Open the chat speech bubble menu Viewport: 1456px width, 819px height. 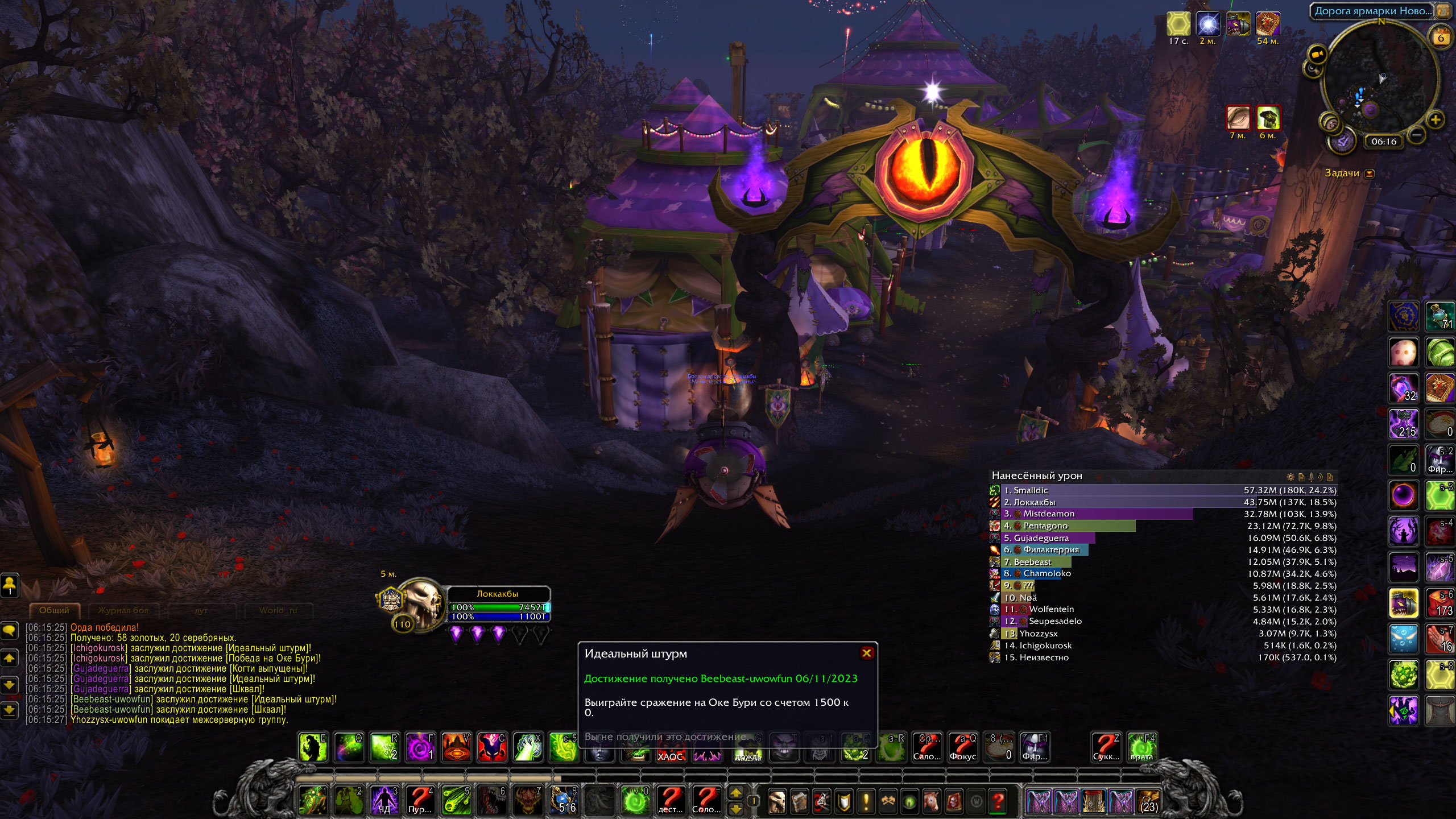click(10, 630)
